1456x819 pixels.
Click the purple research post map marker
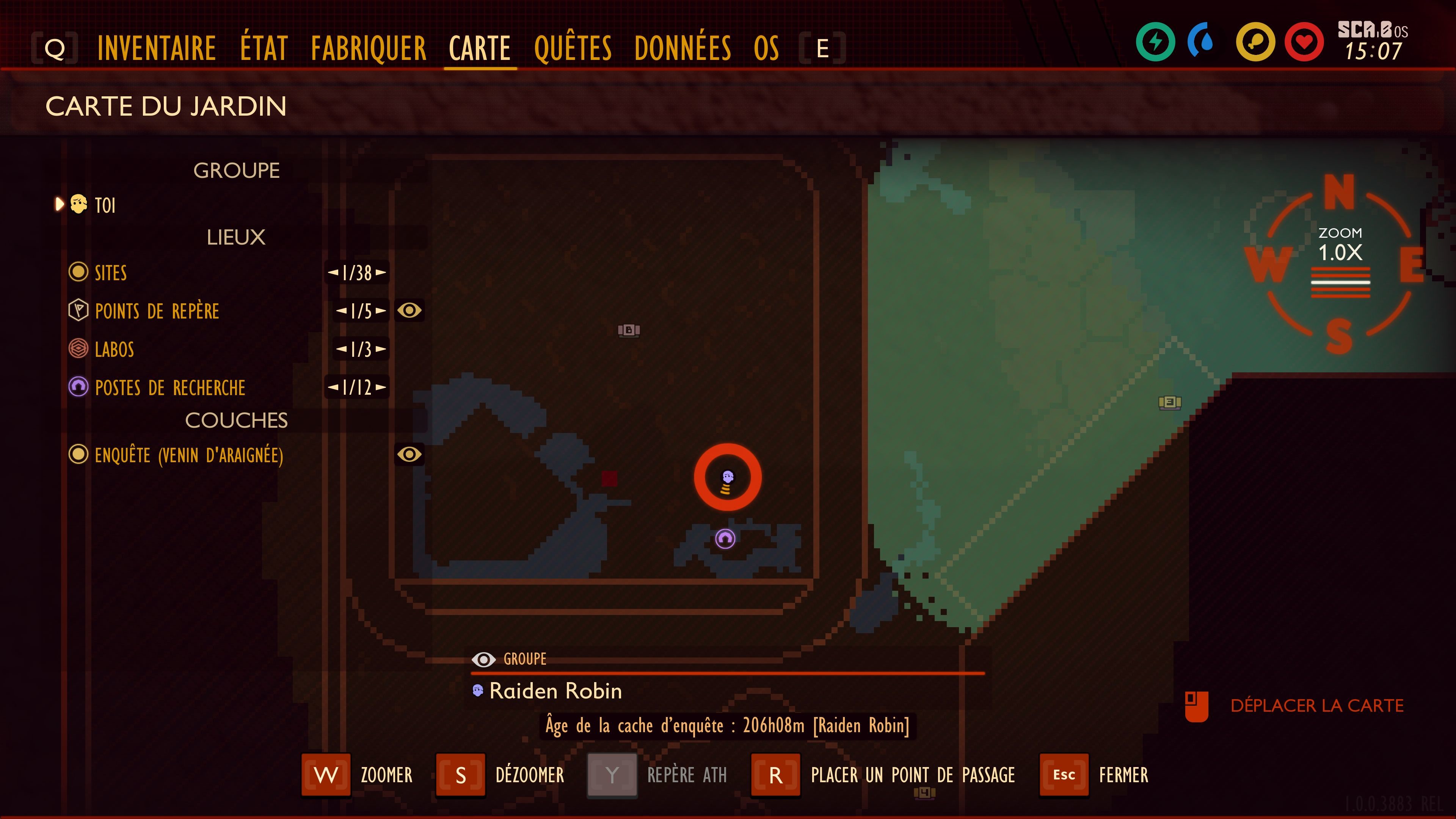coord(725,539)
